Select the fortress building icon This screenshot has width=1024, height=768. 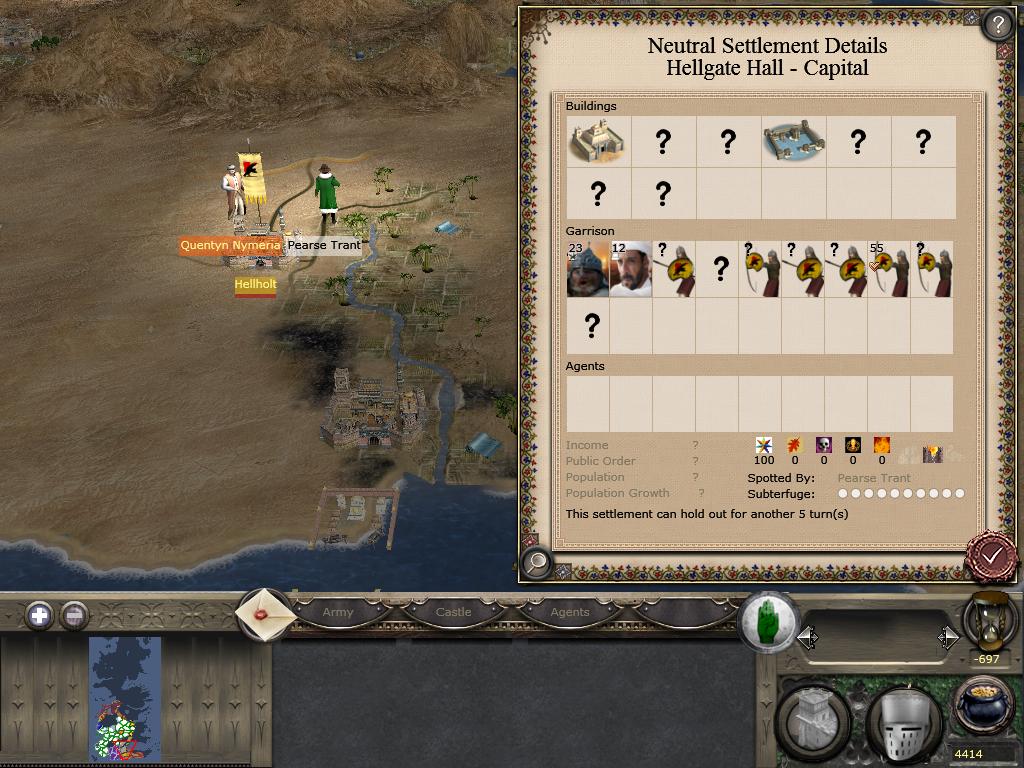coord(598,141)
